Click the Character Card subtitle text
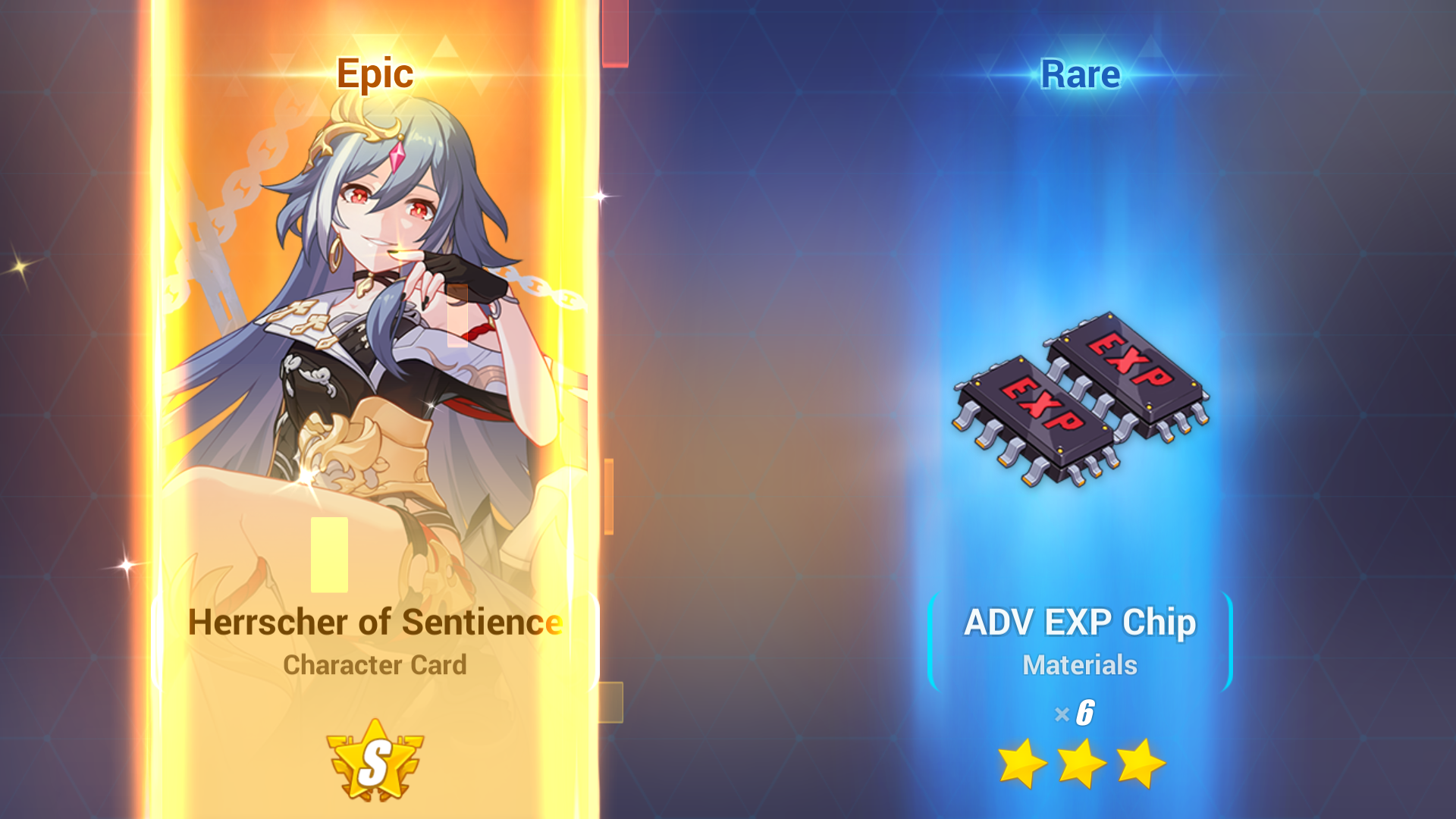The height and width of the screenshot is (819, 1456). tap(375, 665)
